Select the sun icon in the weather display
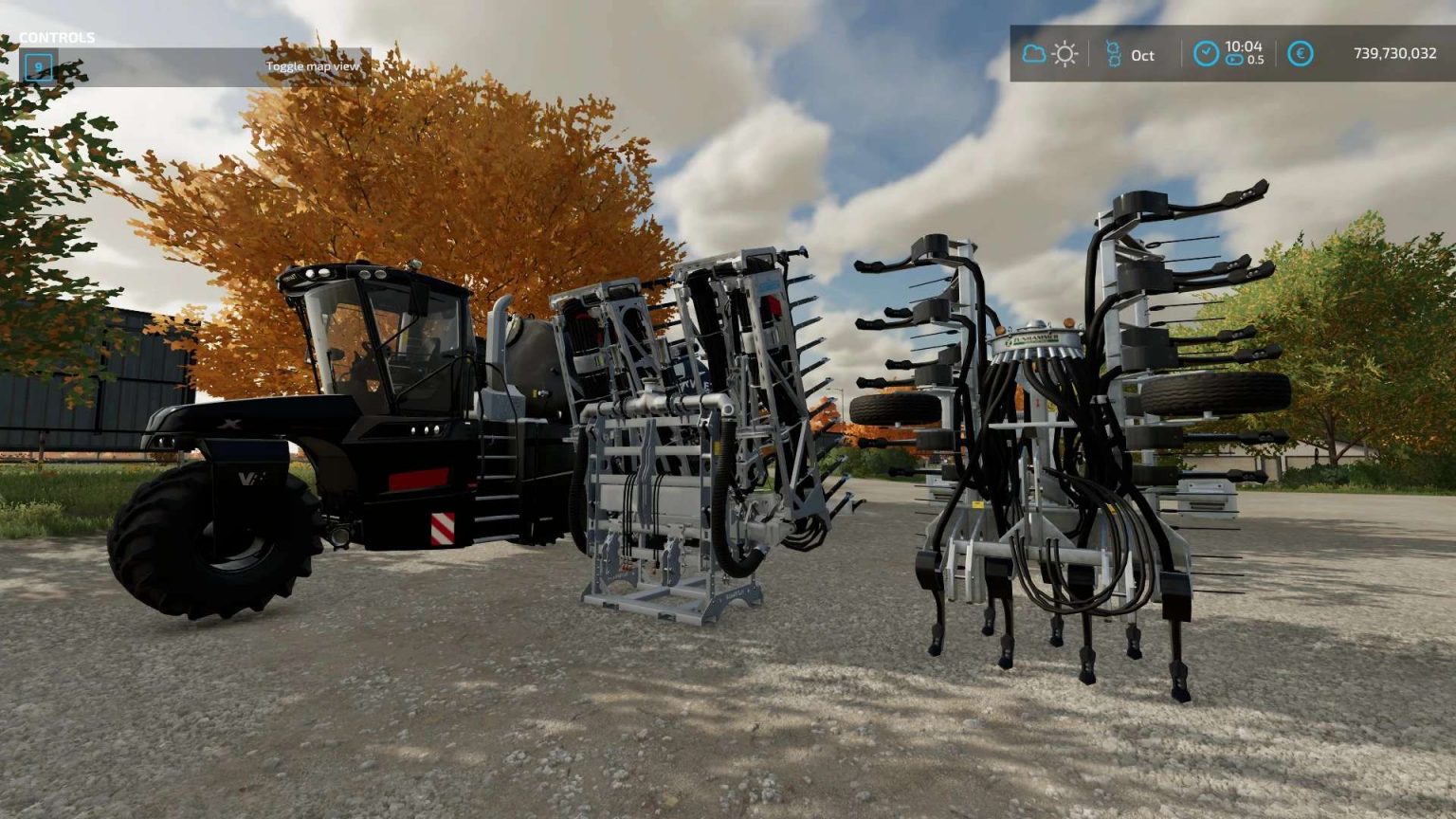Screen dimensions: 1456x819 pyautogui.click(x=1065, y=54)
